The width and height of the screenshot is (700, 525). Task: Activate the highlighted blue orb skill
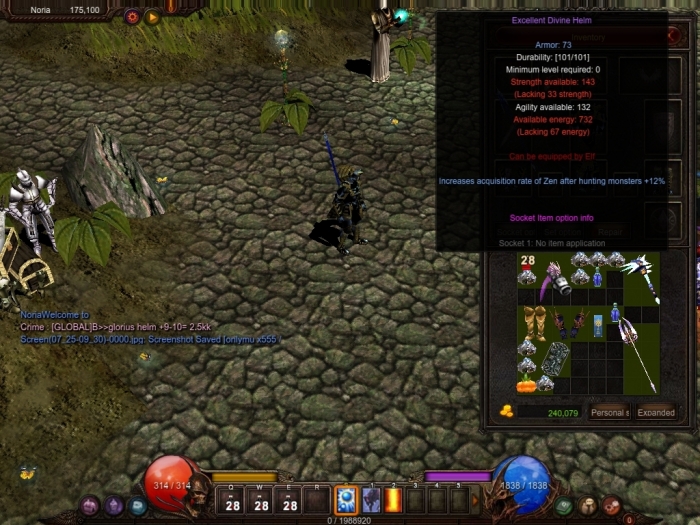click(x=346, y=499)
